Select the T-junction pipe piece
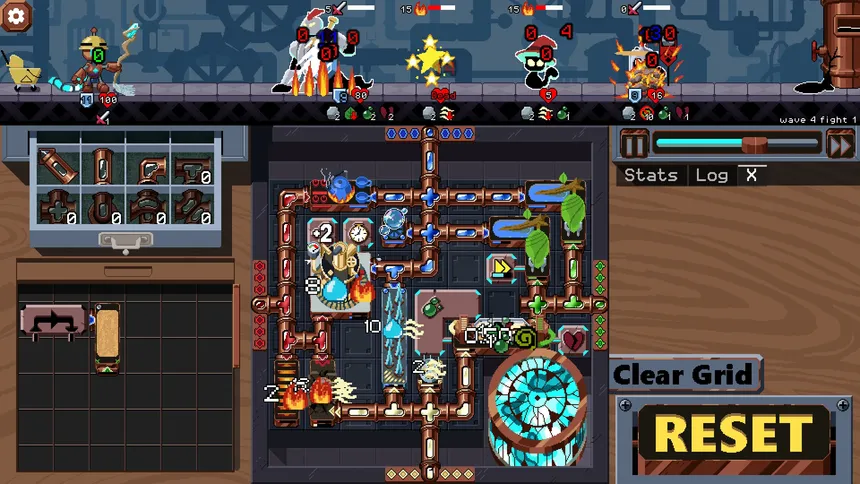This screenshot has height=484, width=860. pyautogui.click(x=193, y=165)
